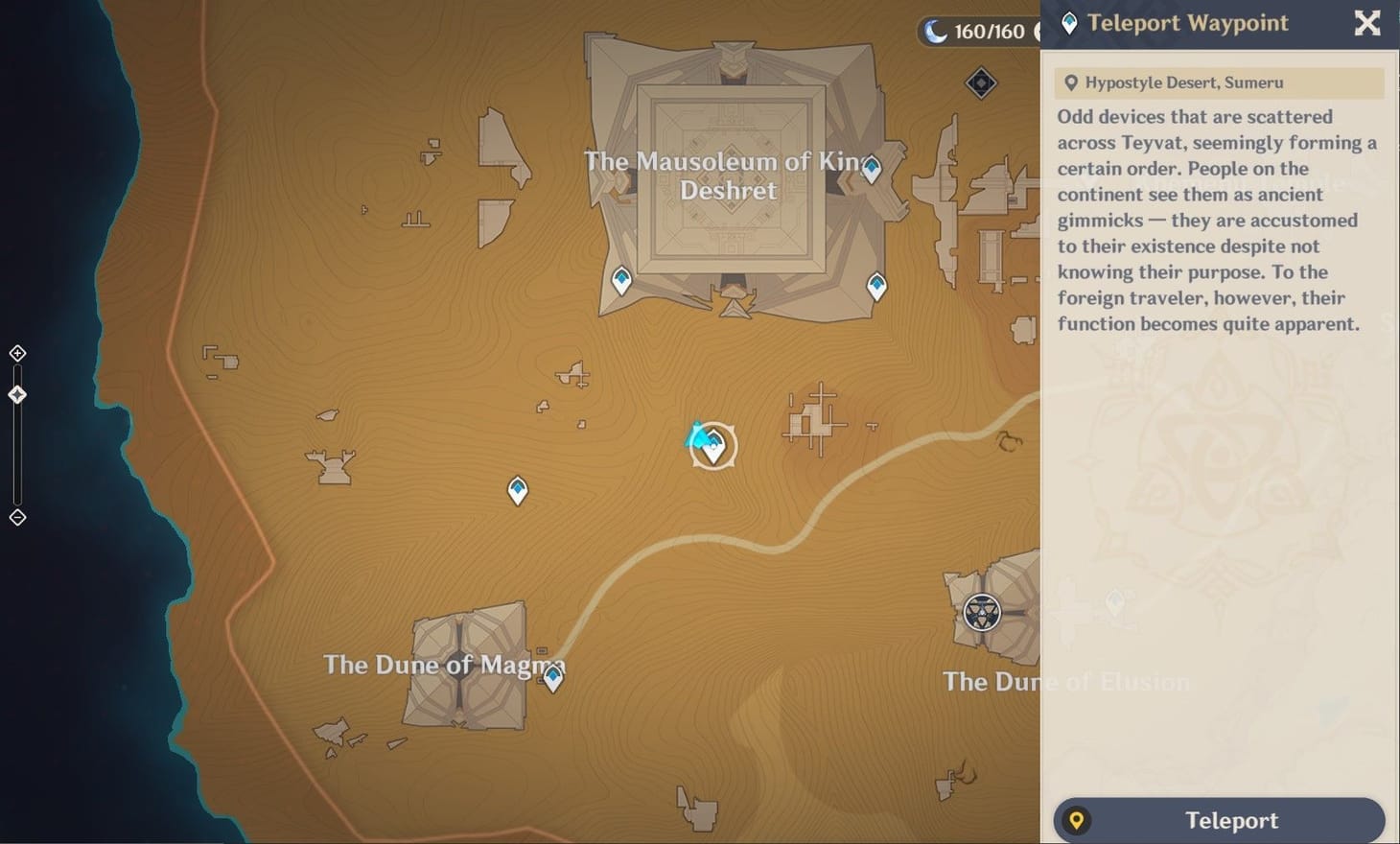Click the Hypostyle Desert, Sumeru location banner
The image size is (1400, 844).
pos(1216,82)
